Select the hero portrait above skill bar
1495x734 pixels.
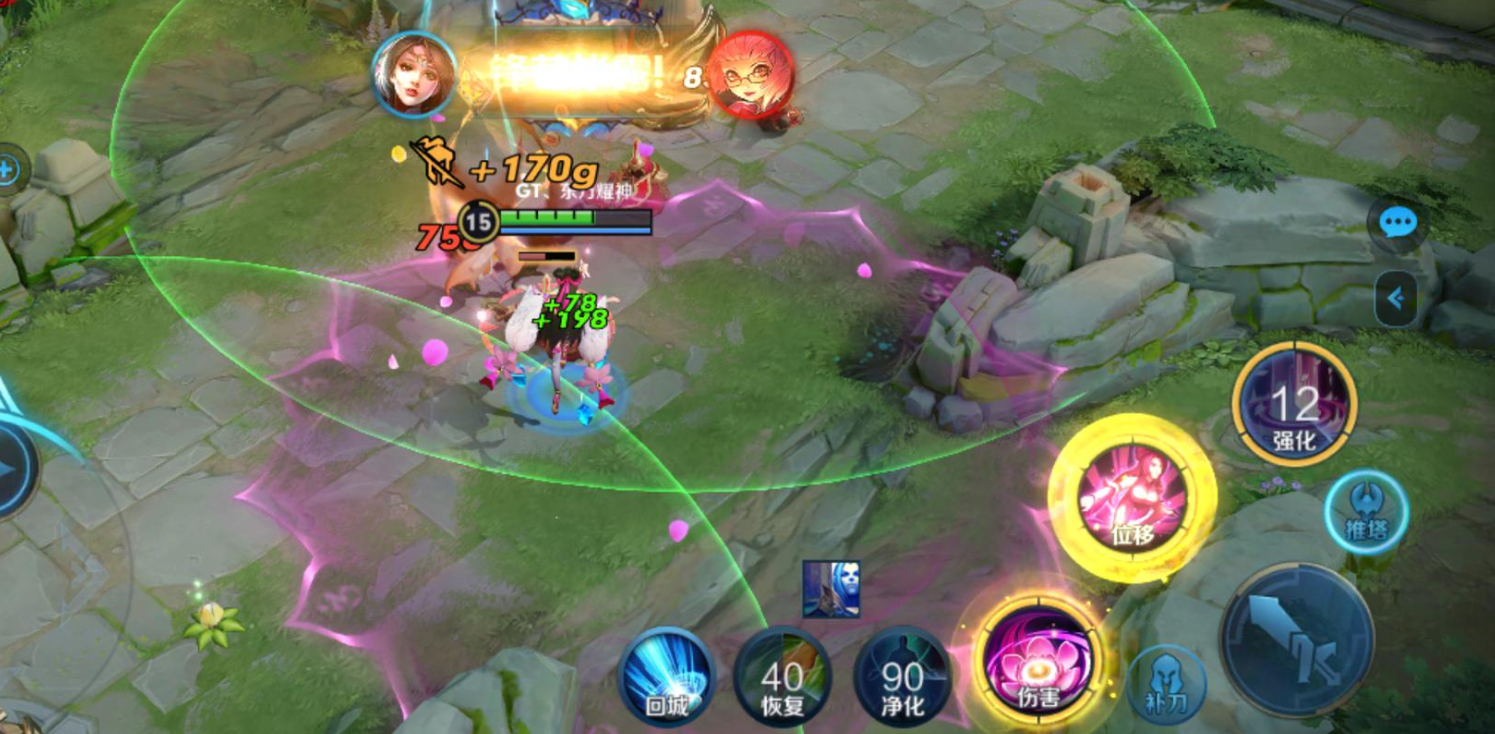[830, 589]
